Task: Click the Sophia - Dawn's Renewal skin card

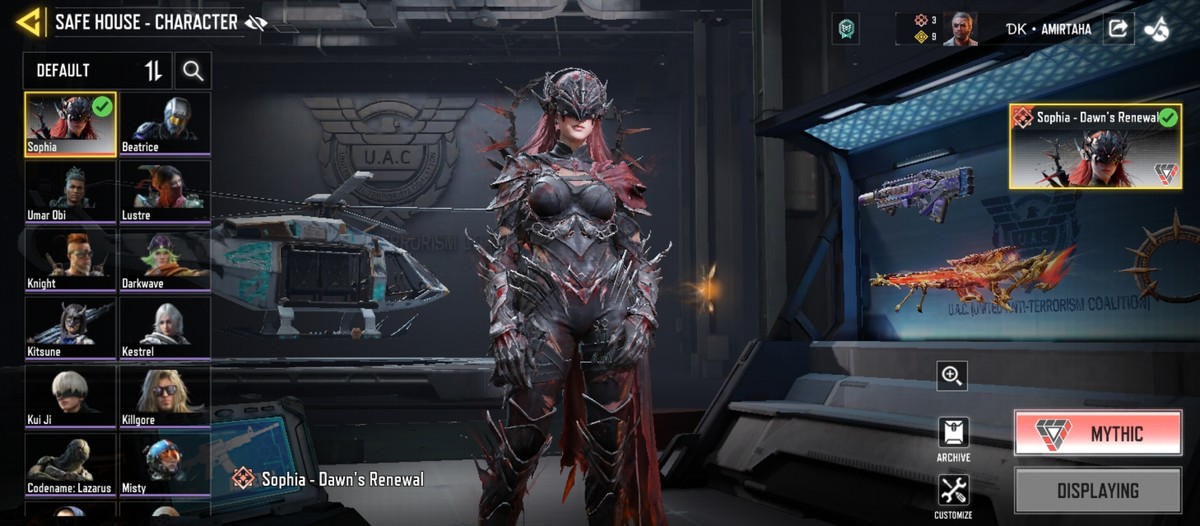Action: click(x=1095, y=146)
